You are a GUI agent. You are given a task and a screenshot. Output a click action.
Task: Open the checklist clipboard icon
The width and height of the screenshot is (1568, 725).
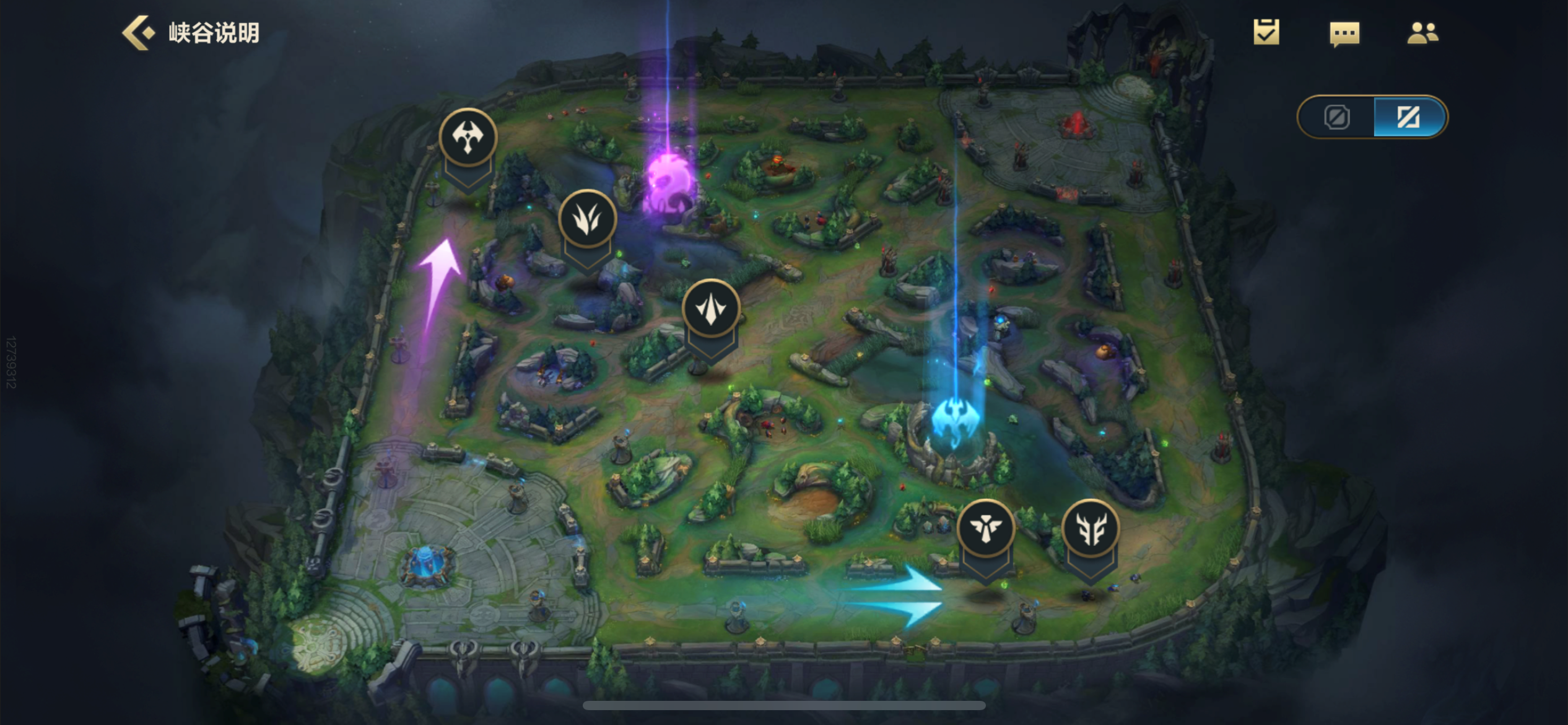pyautogui.click(x=1266, y=32)
